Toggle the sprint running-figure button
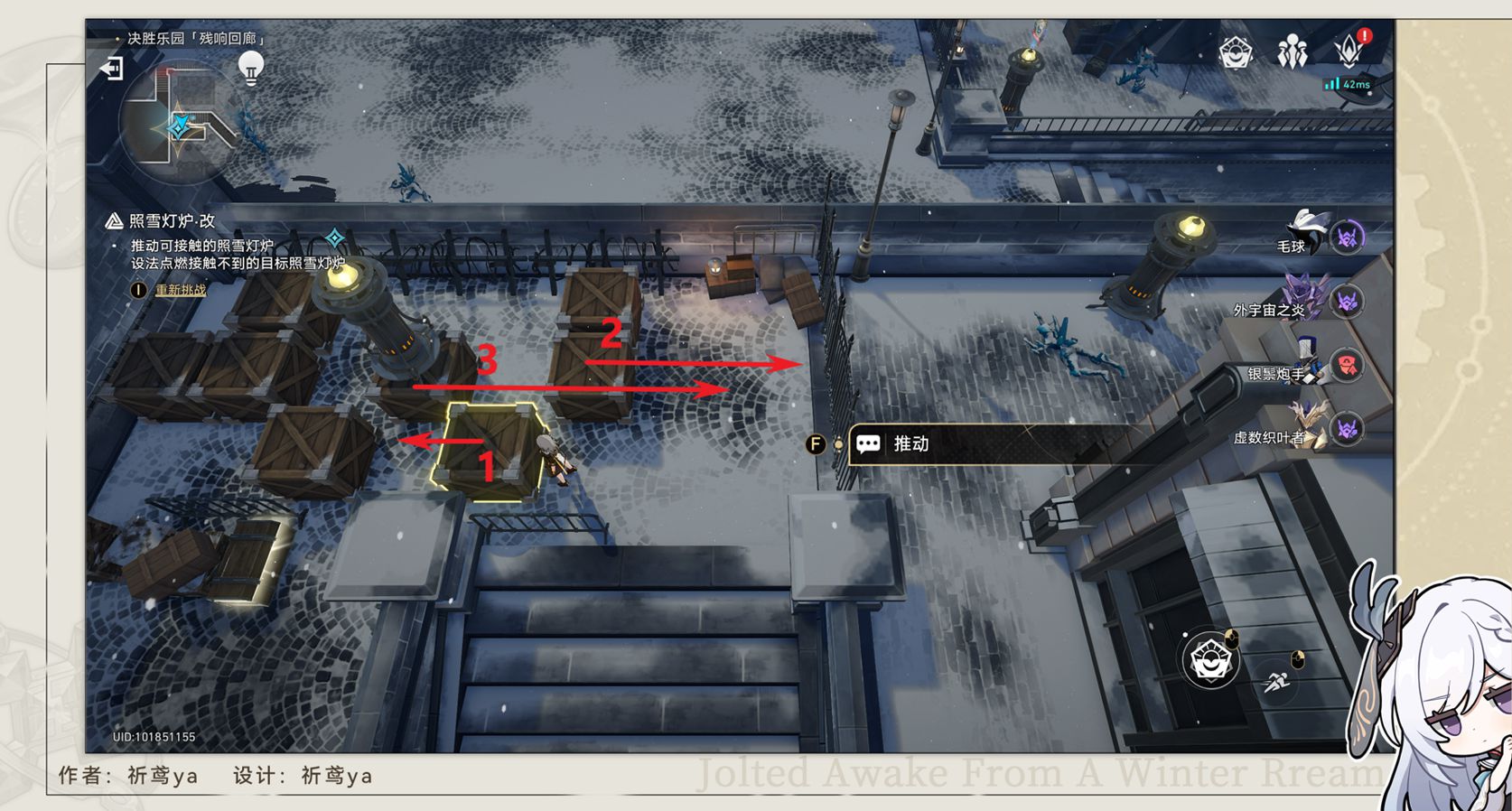1512x811 pixels. point(1277,682)
